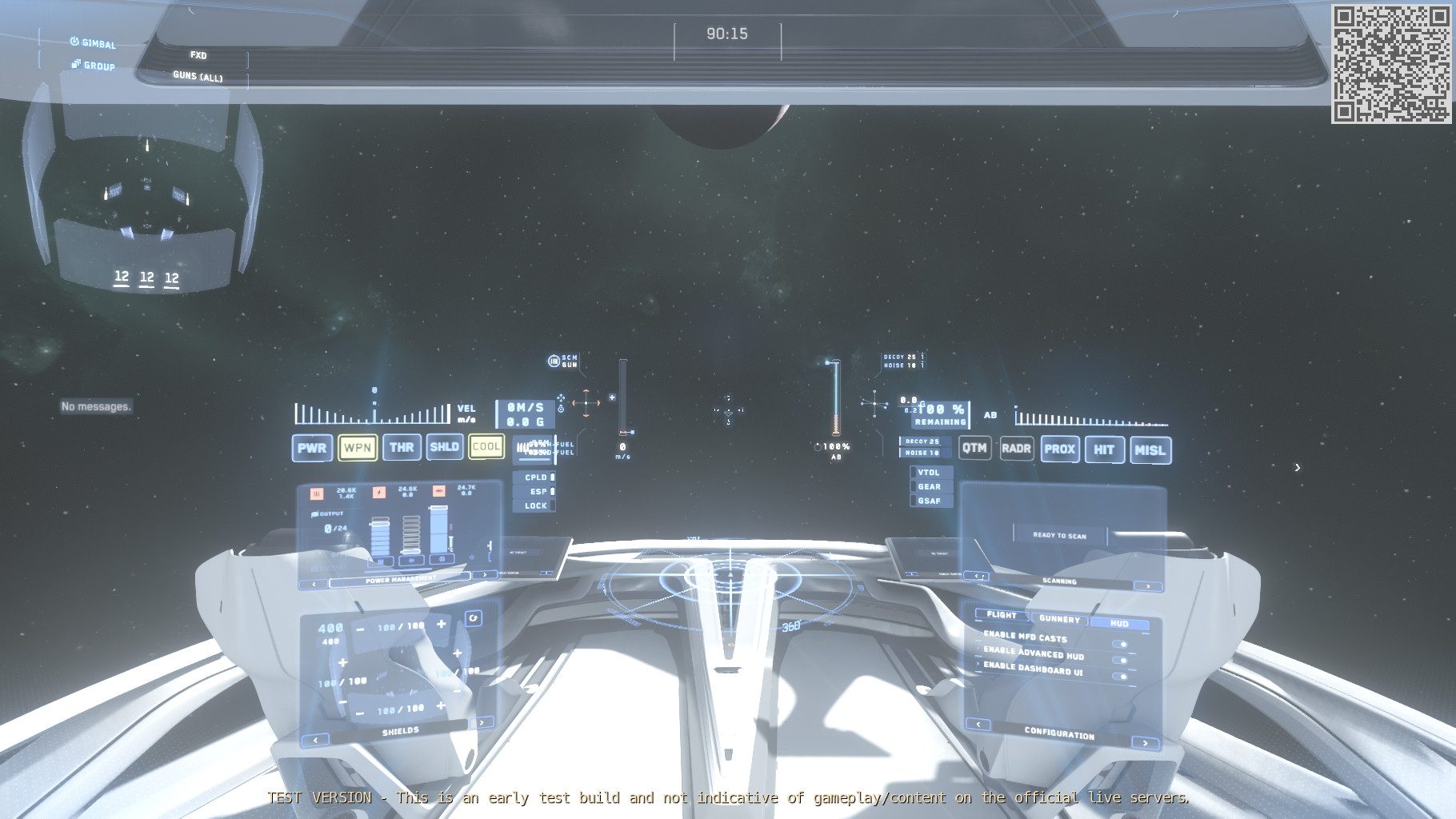This screenshot has width=1456, height=819.
Task: Activate the COOL power mode
Action: pyautogui.click(x=486, y=448)
